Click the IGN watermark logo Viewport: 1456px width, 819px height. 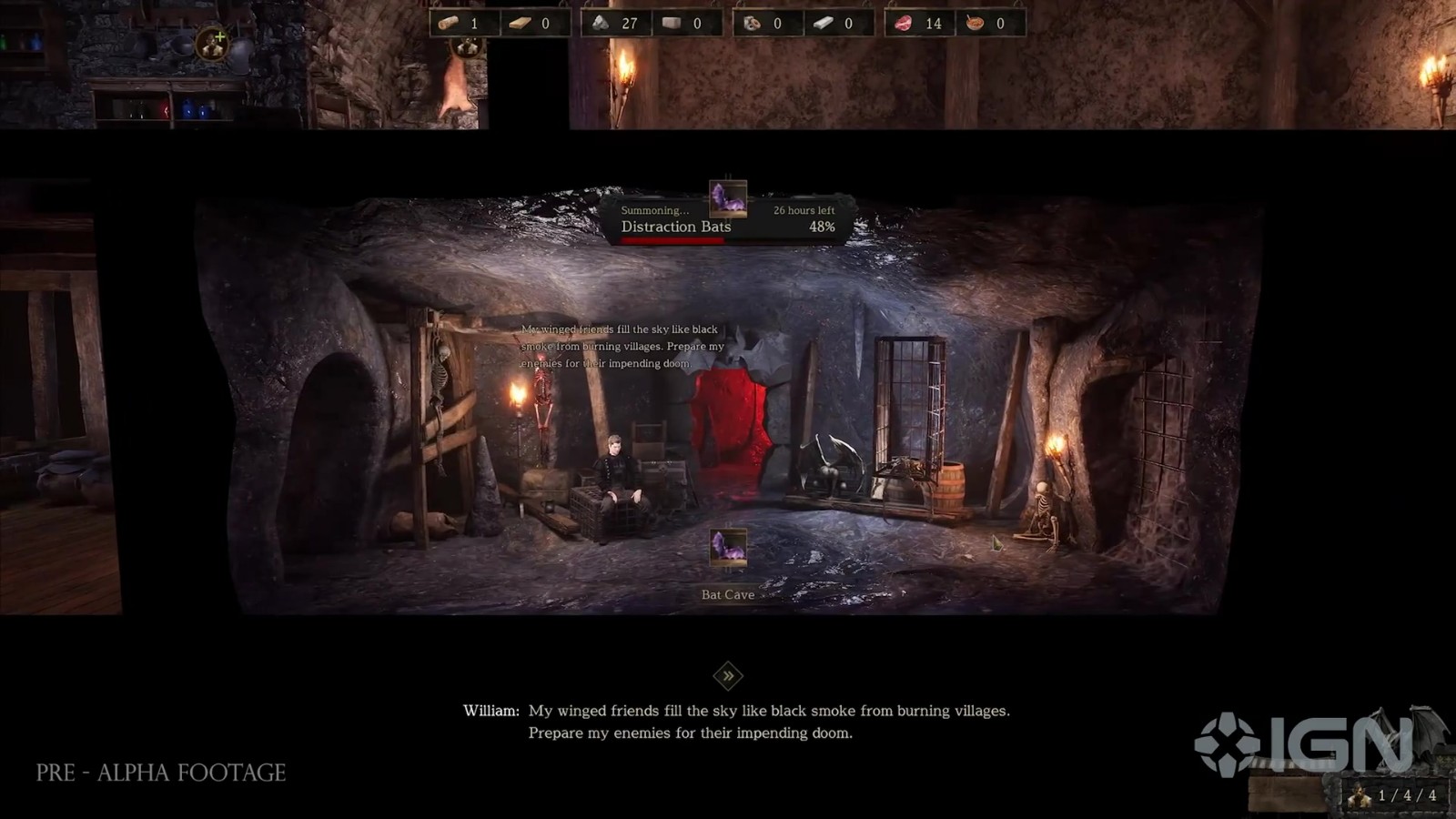[x=1303, y=744]
